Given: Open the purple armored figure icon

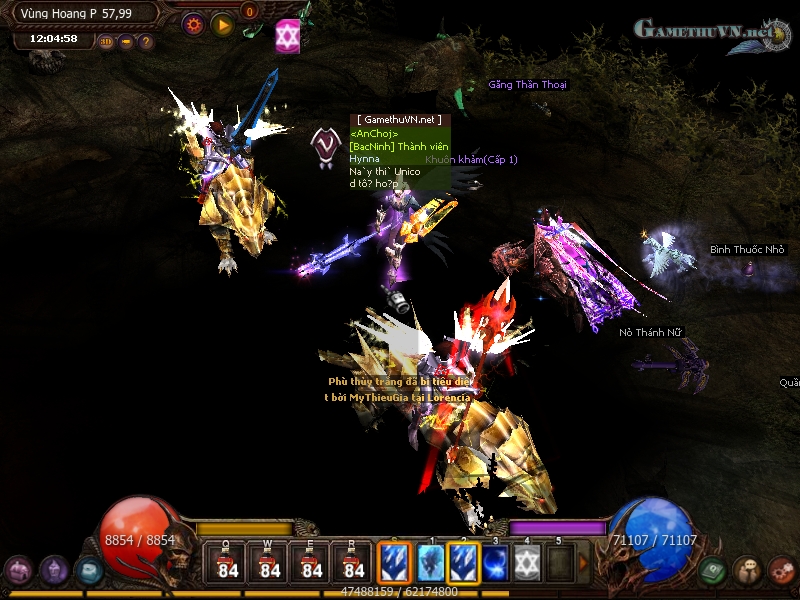Looking at the screenshot, I should pos(54,570).
